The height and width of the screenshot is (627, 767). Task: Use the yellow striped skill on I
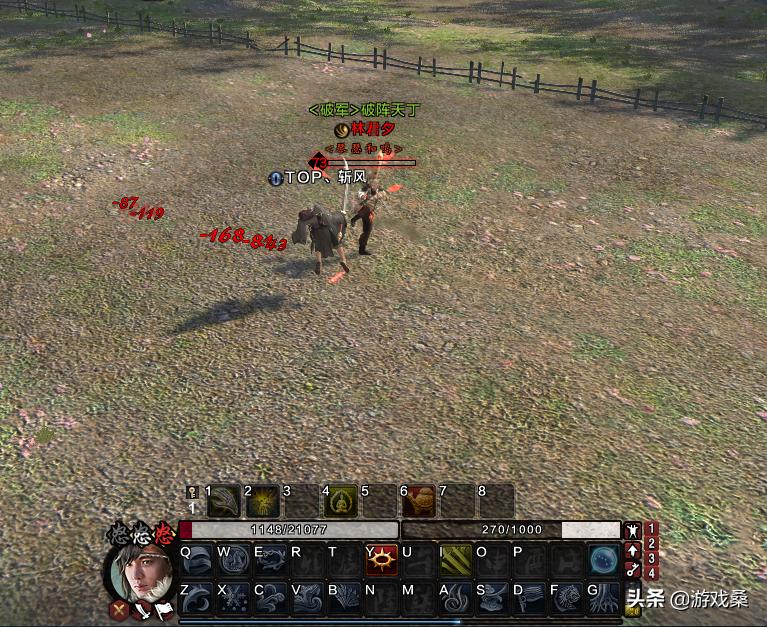pyautogui.click(x=456, y=559)
